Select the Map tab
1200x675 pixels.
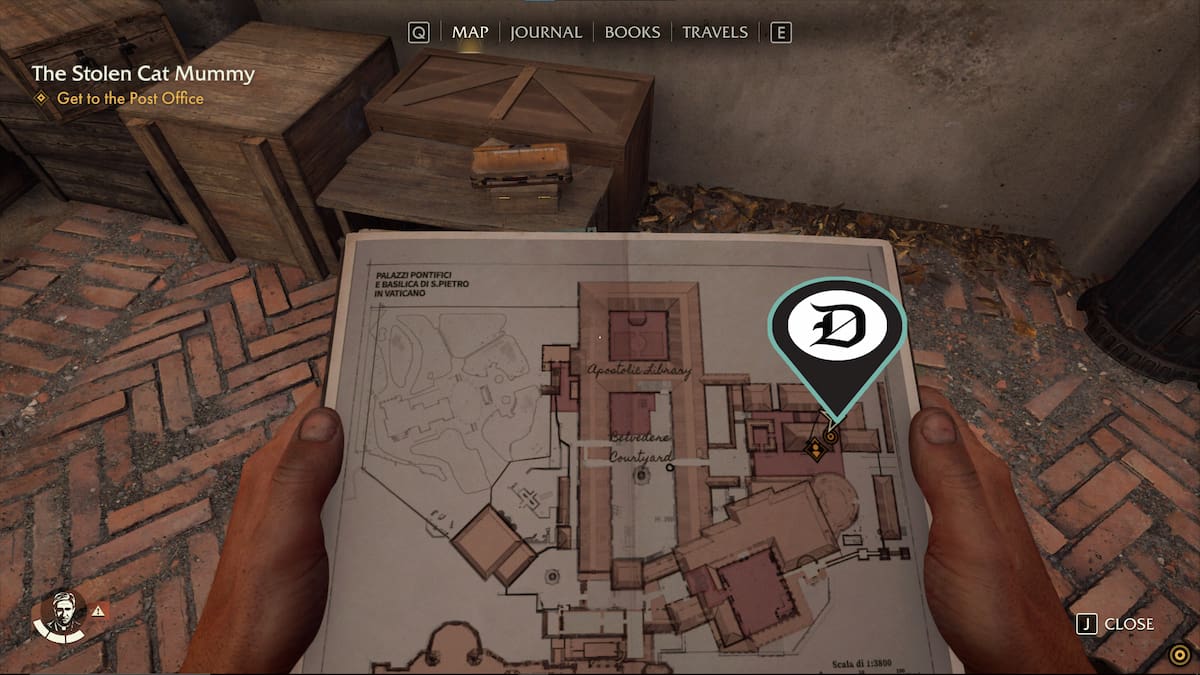point(470,32)
